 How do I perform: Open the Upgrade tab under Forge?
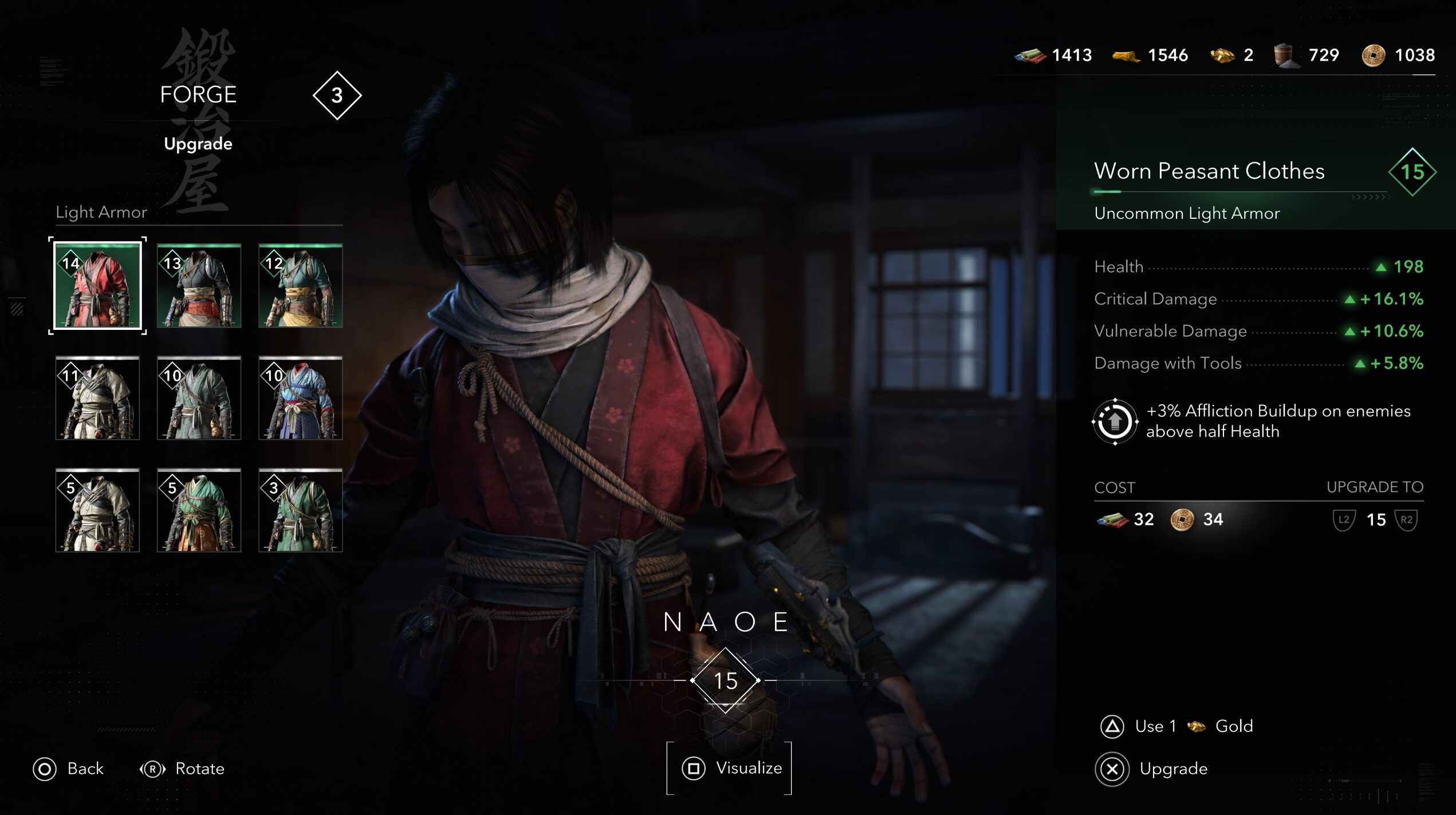pos(198,143)
